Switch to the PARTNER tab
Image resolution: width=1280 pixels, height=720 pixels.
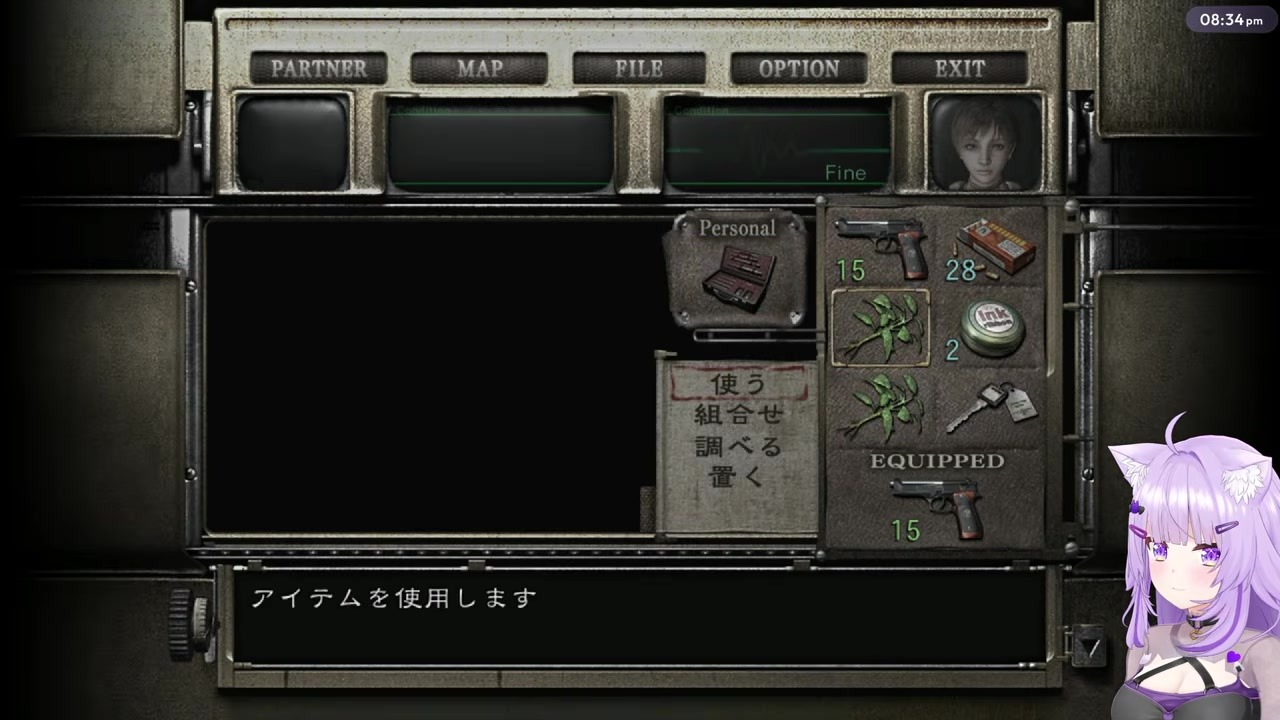319,68
